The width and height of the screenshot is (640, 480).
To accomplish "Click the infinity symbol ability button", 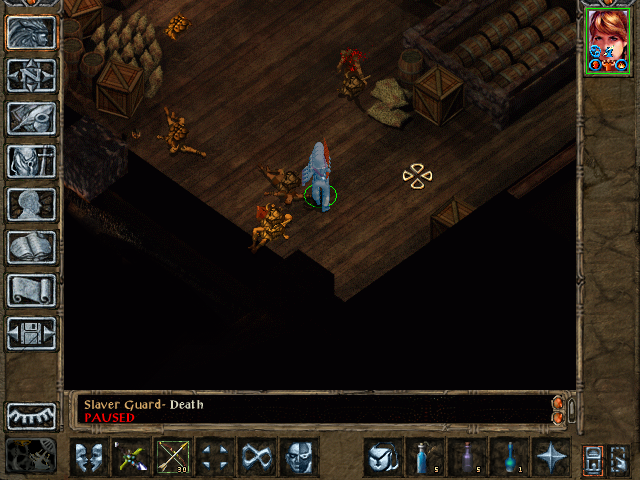I will click(256, 457).
